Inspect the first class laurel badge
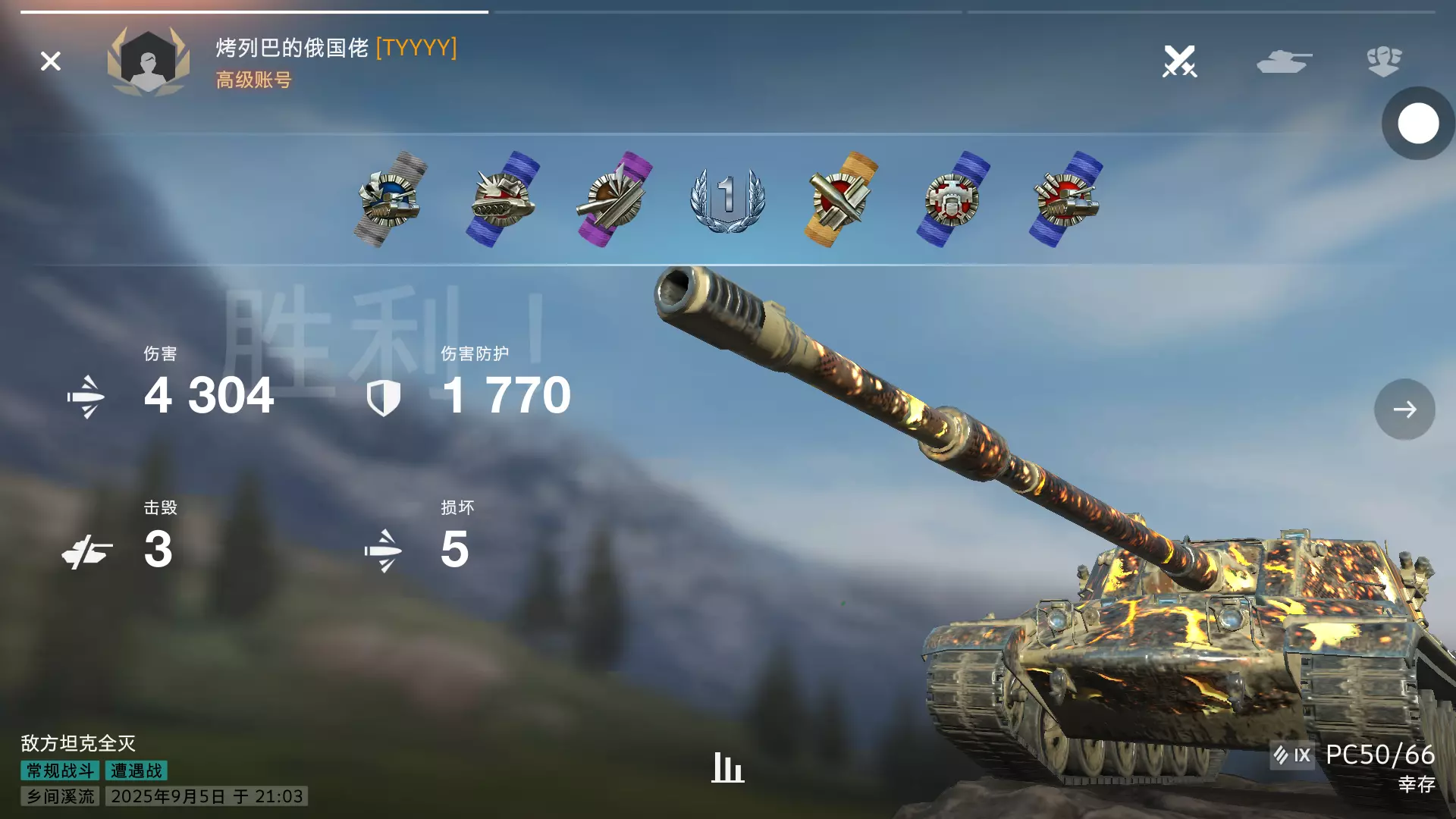 coord(727,199)
